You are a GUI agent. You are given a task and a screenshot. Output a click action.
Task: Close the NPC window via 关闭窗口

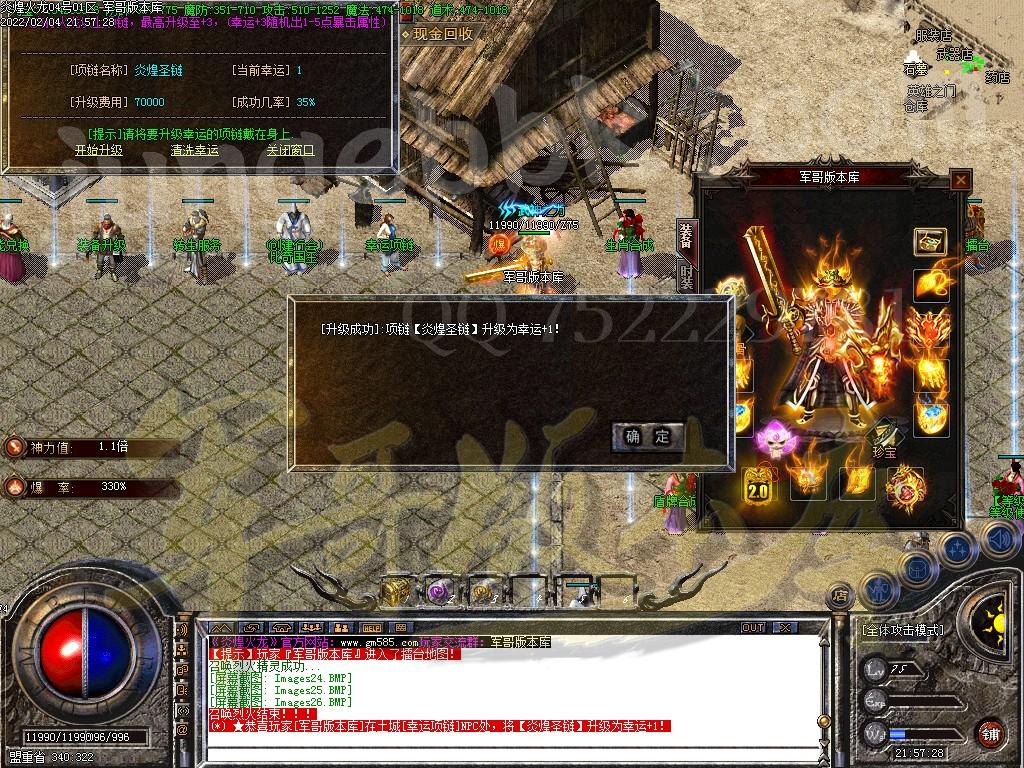pos(290,151)
